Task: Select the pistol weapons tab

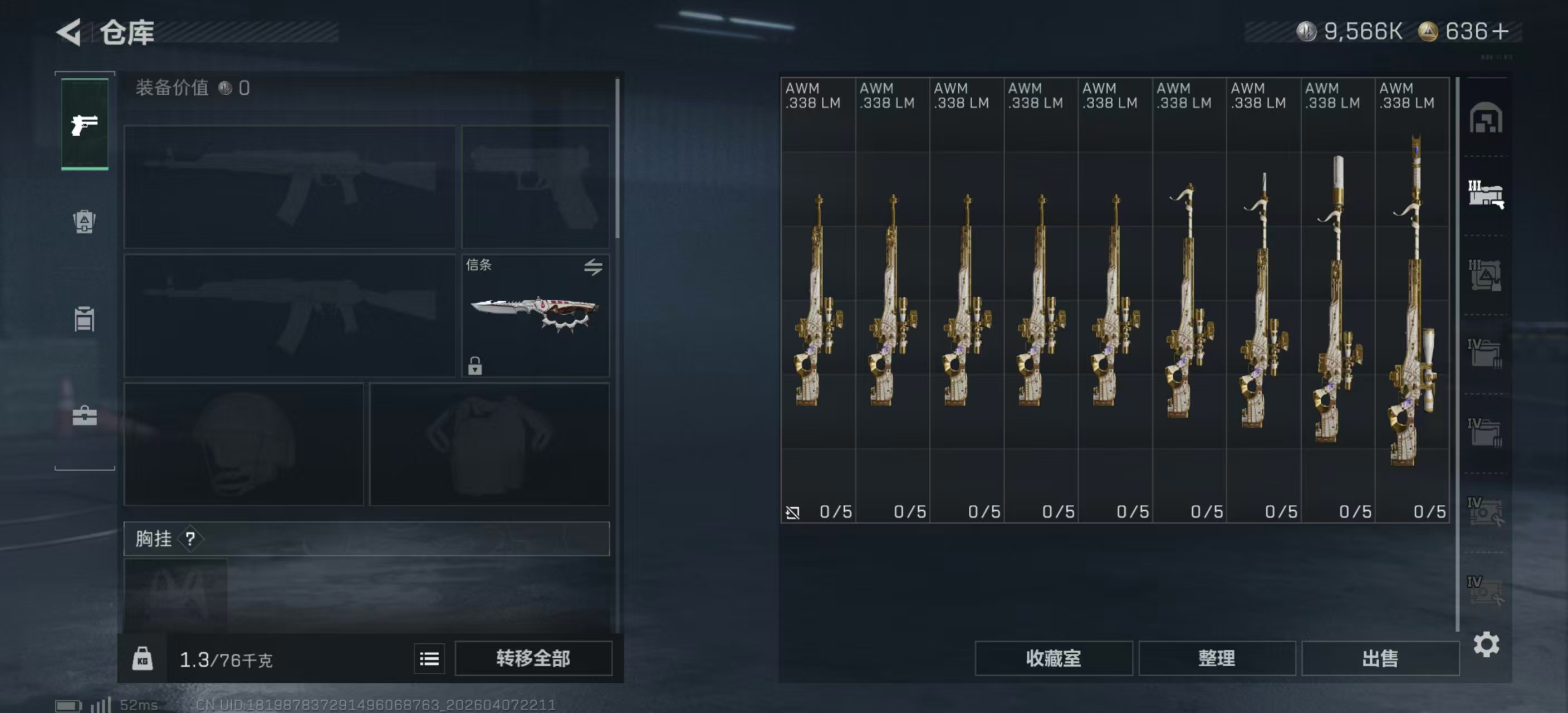Action: [x=85, y=124]
